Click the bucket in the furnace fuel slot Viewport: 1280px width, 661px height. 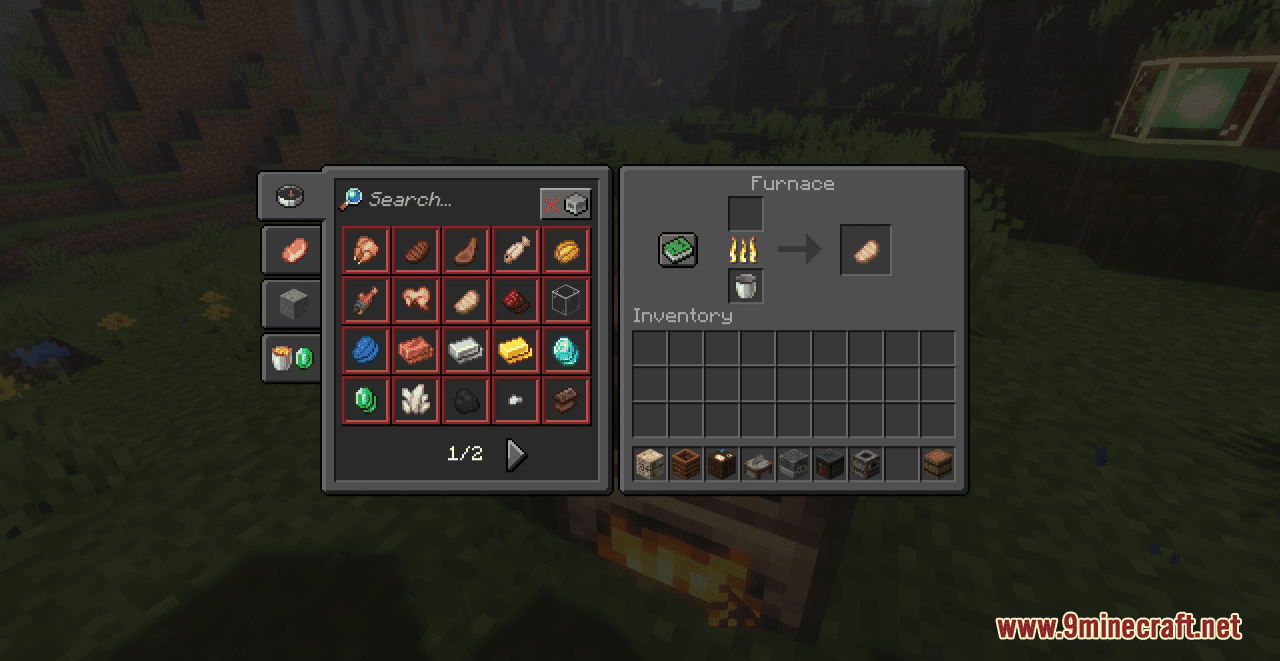pyautogui.click(x=746, y=286)
